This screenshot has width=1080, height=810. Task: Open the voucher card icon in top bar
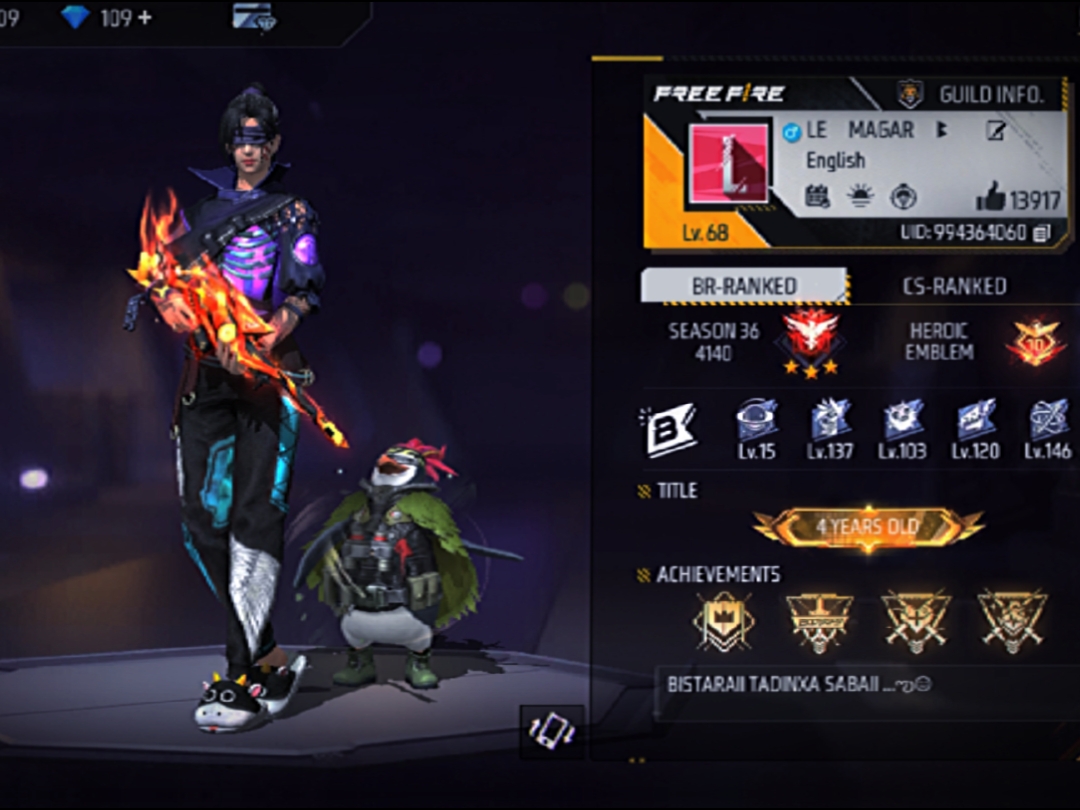tap(254, 17)
